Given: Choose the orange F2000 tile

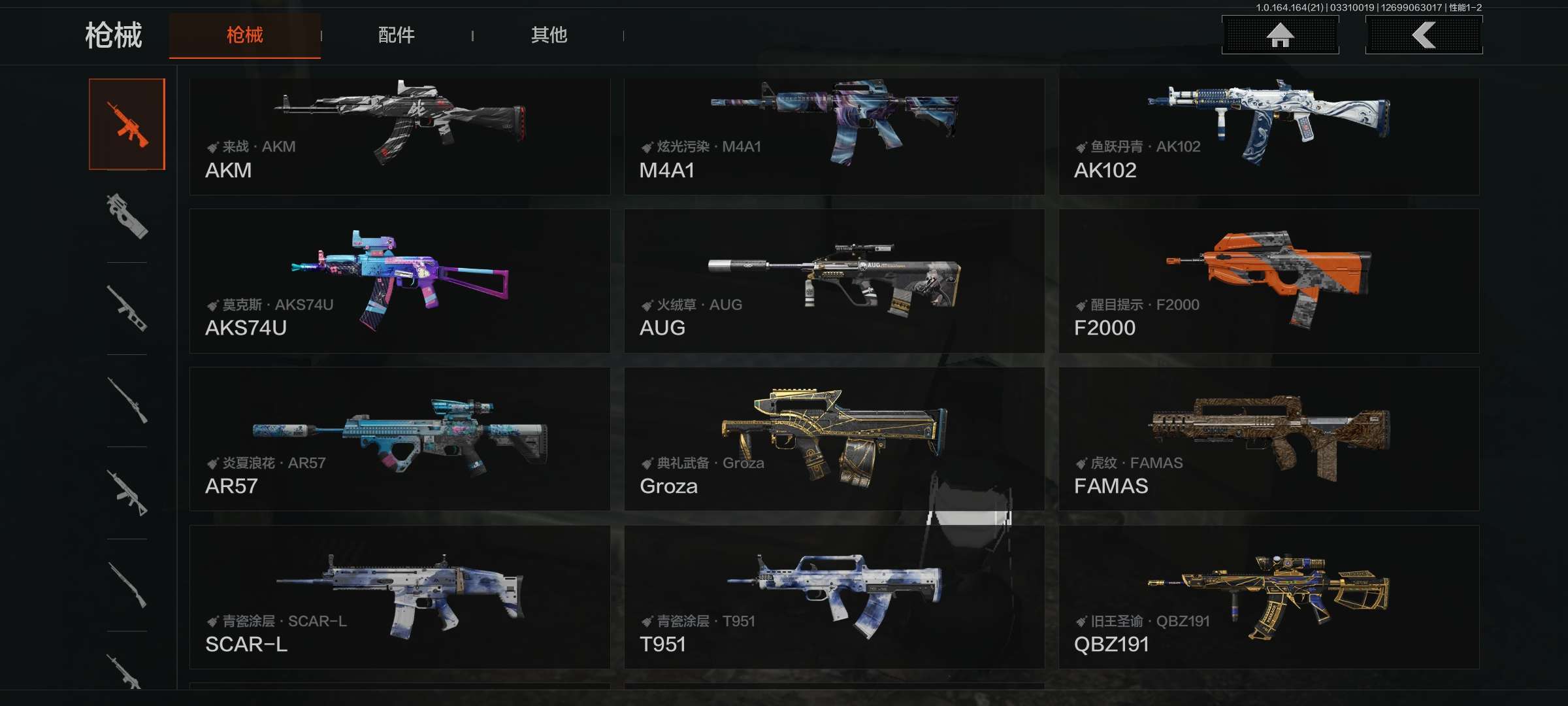Looking at the screenshot, I should tap(1269, 281).
